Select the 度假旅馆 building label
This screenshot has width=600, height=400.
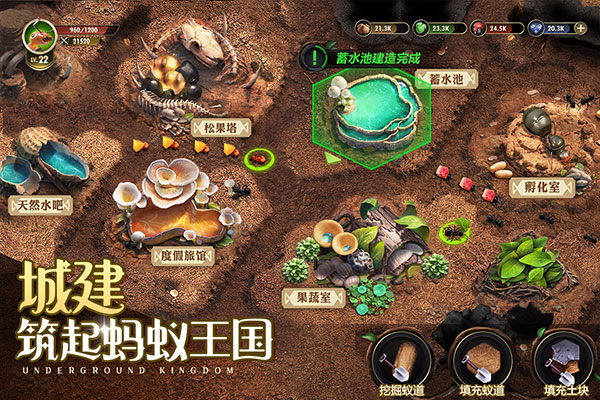tap(183, 254)
